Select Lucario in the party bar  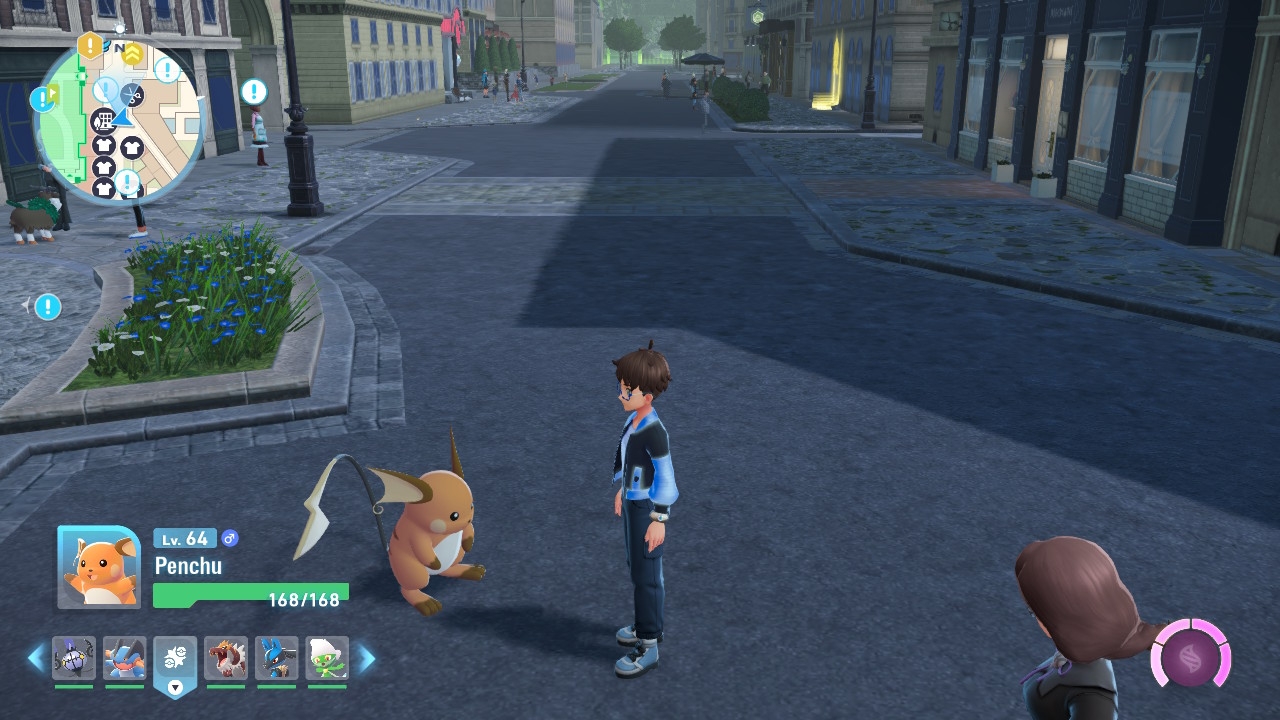[x=276, y=658]
